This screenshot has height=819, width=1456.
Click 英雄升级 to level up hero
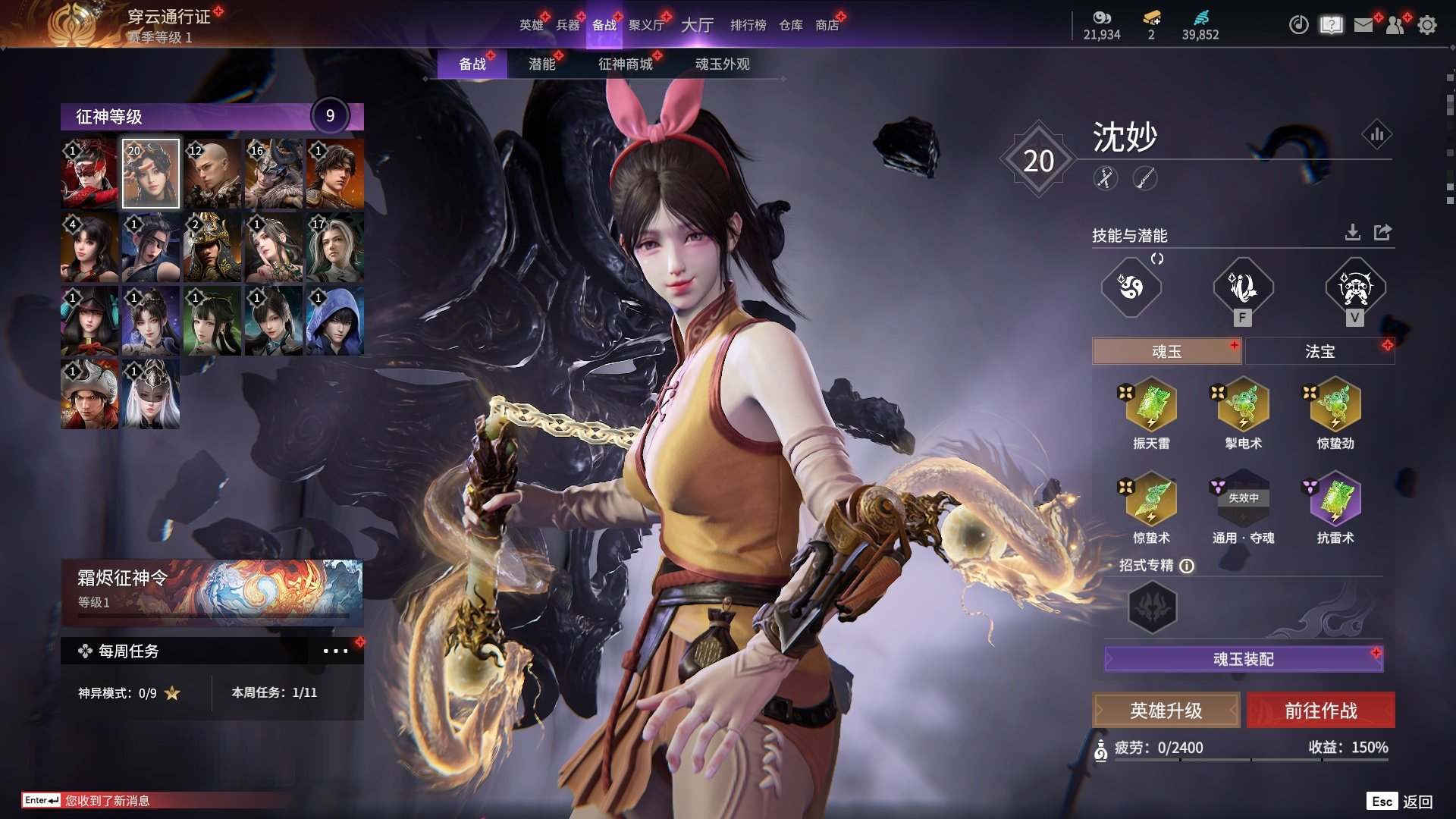[x=1166, y=711]
